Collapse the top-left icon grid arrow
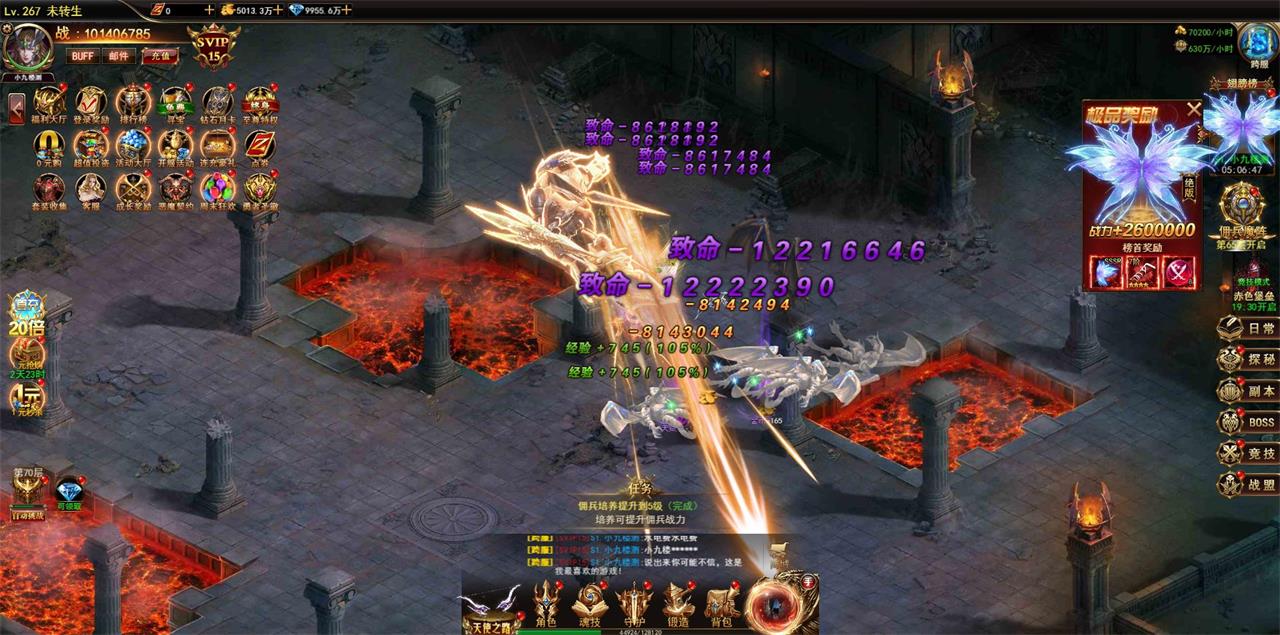1280x635 pixels. pyautogui.click(x=17, y=109)
